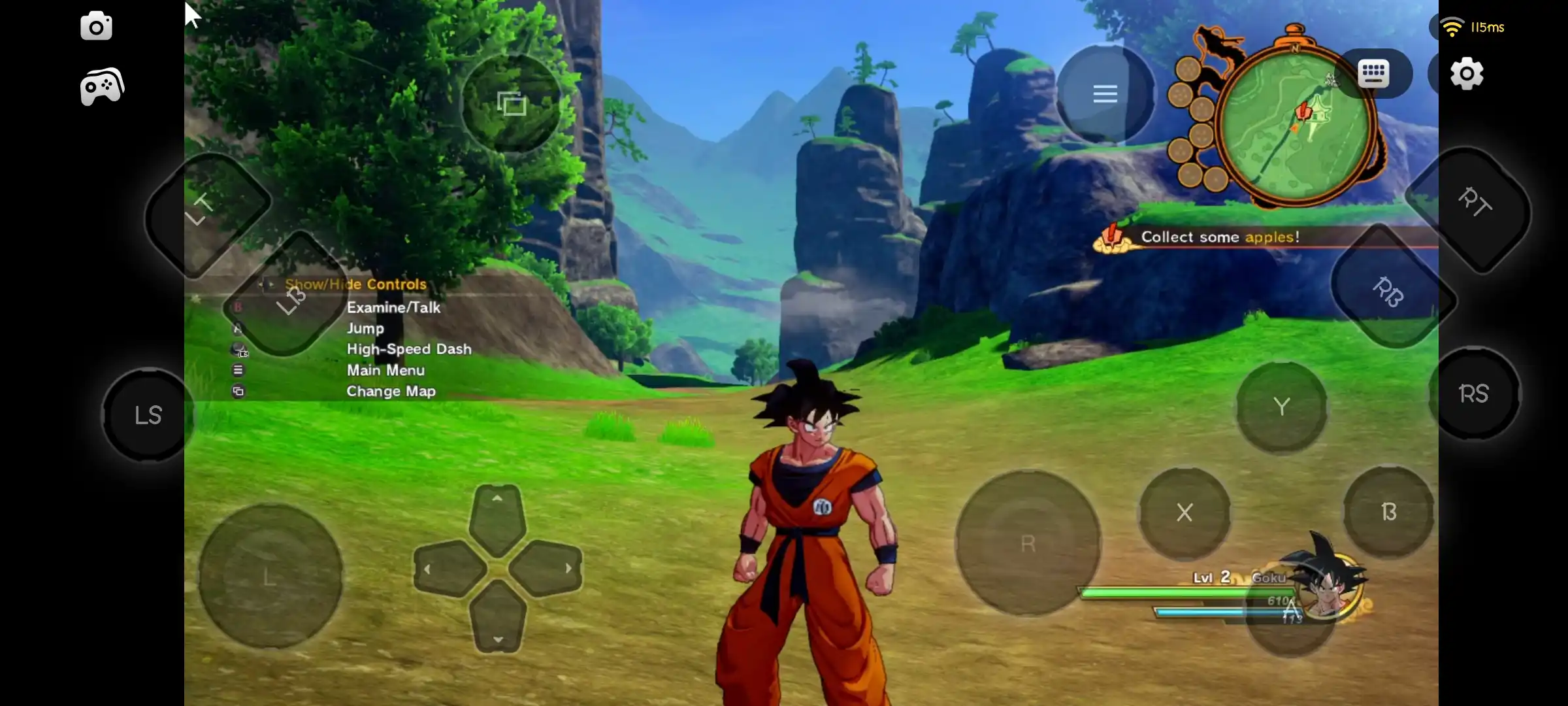The height and width of the screenshot is (706, 1568).
Task: Select Change Map from the controls list
Action: pyautogui.click(x=391, y=391)
